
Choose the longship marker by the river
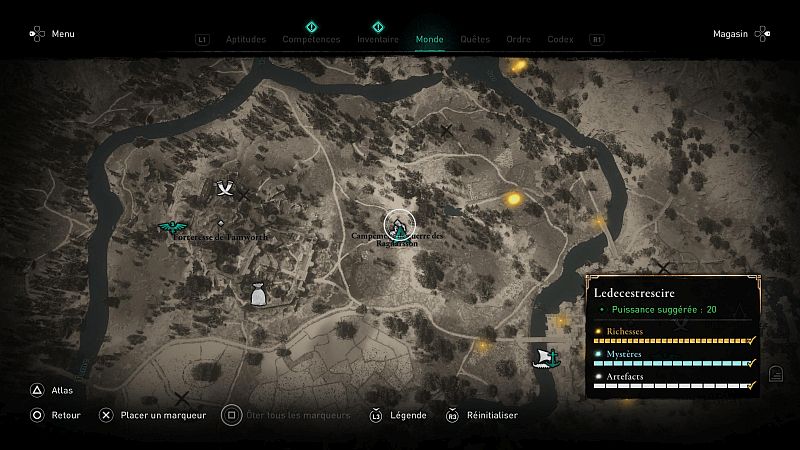[x=547, y=356]
